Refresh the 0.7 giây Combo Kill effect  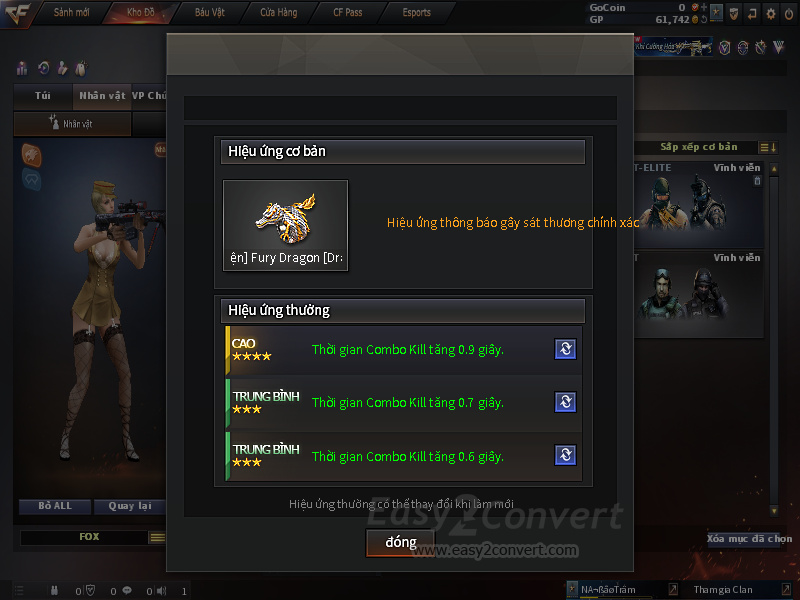(565, 402)
